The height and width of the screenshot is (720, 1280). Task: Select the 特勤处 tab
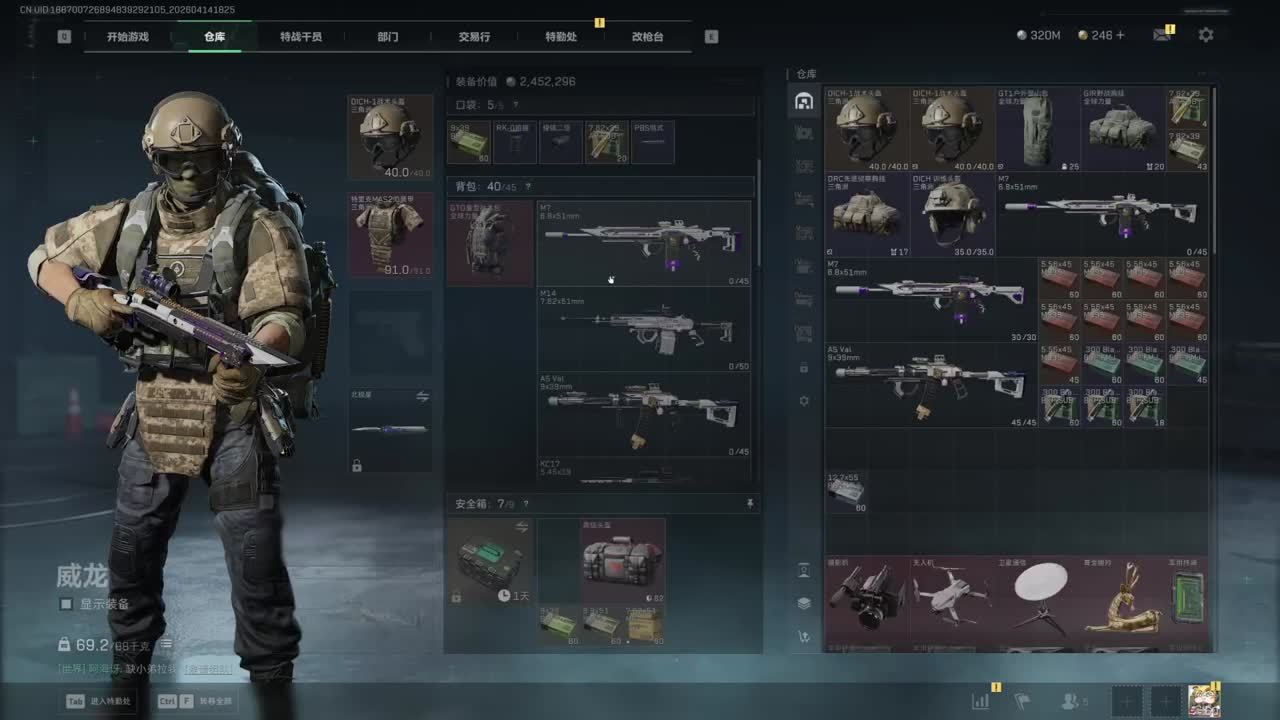point(561,37)
